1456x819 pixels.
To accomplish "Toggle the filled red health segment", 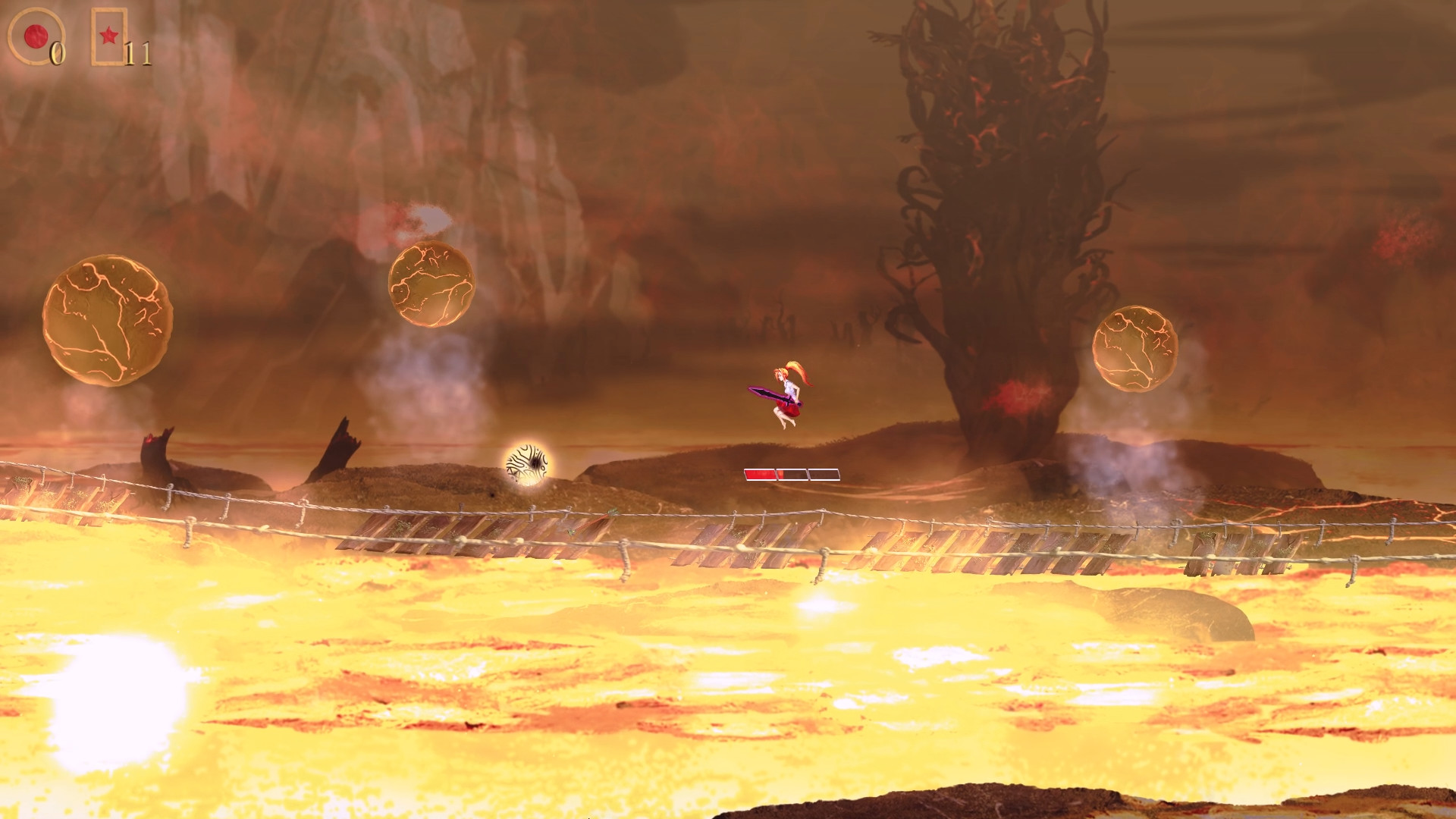I will pos(758,472).
